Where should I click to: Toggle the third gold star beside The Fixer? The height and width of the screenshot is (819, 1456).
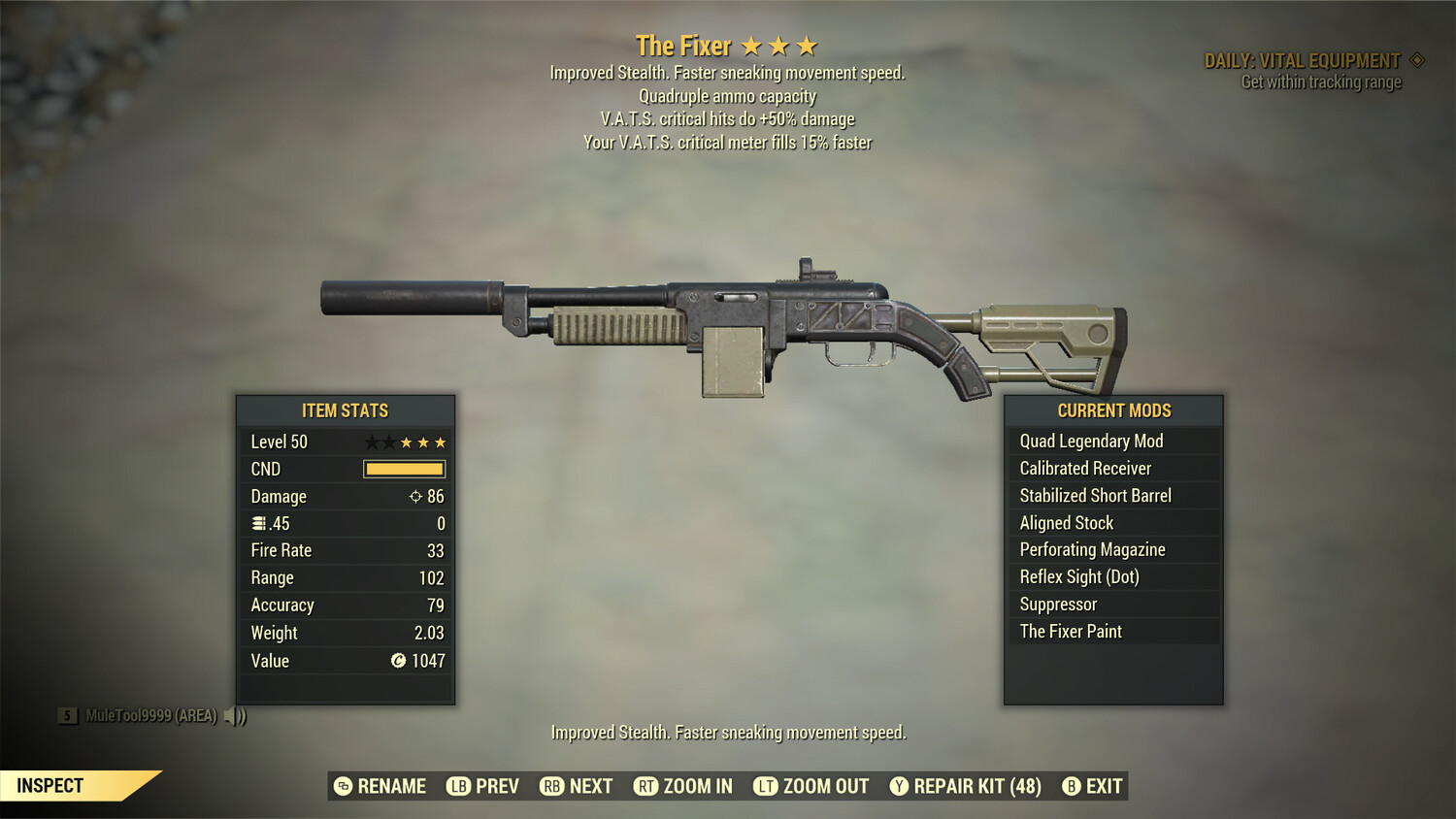[x=807, y=45]
